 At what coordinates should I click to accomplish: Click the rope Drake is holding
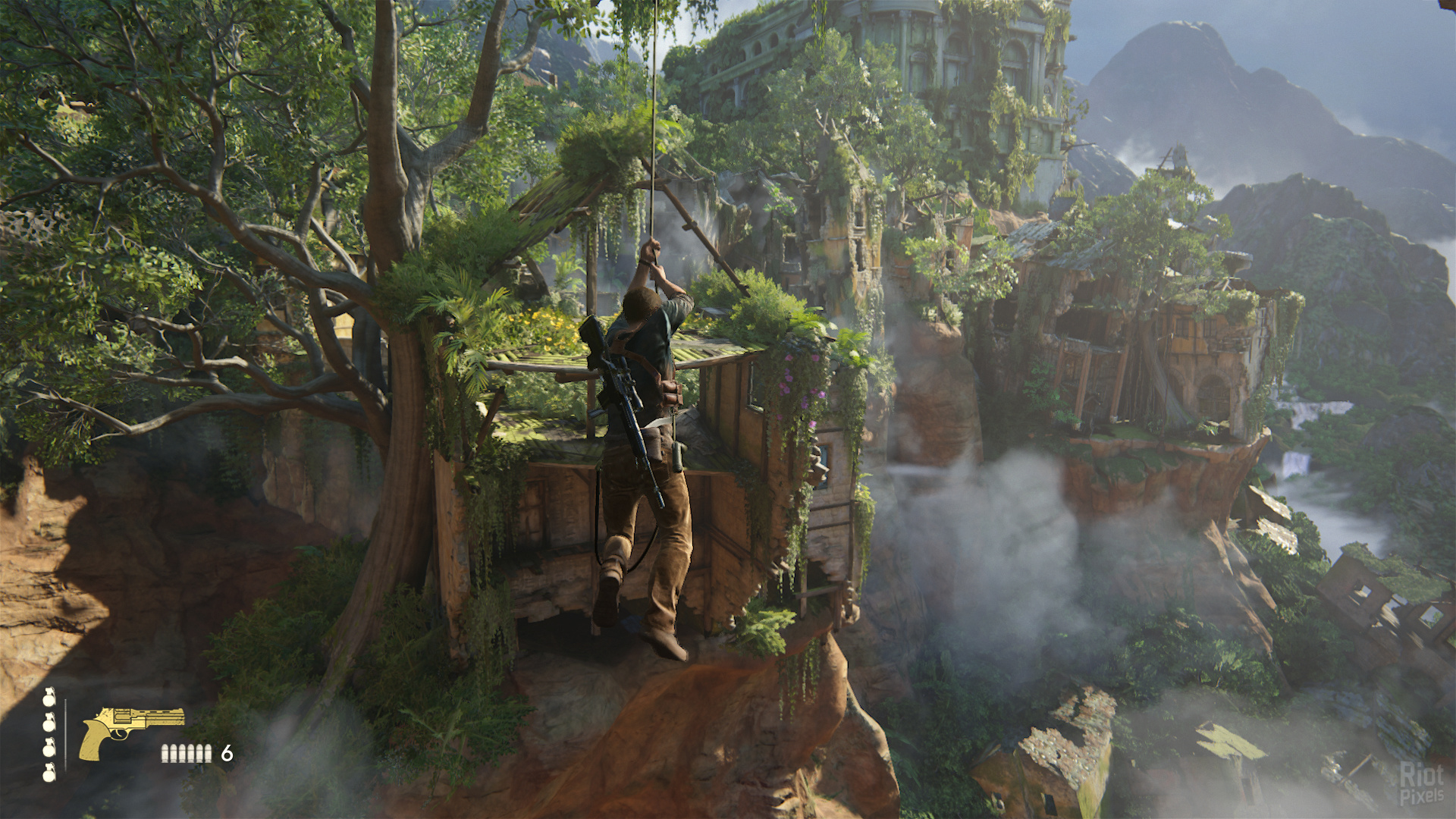[x=652, y=152]
